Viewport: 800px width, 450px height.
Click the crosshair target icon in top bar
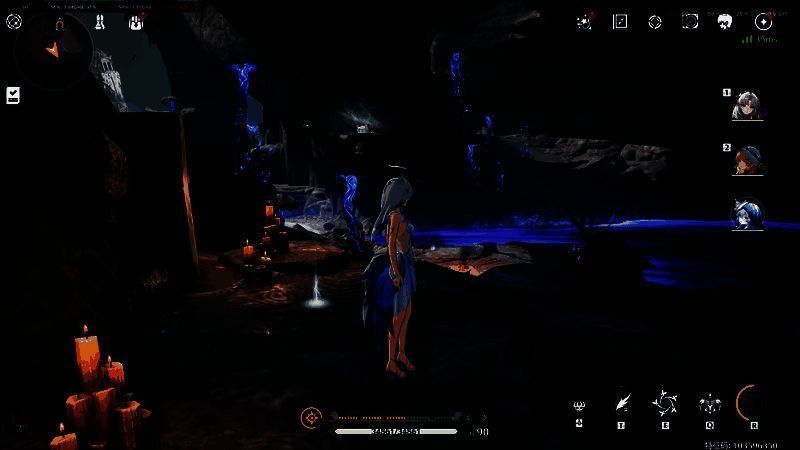click(655, 21)
